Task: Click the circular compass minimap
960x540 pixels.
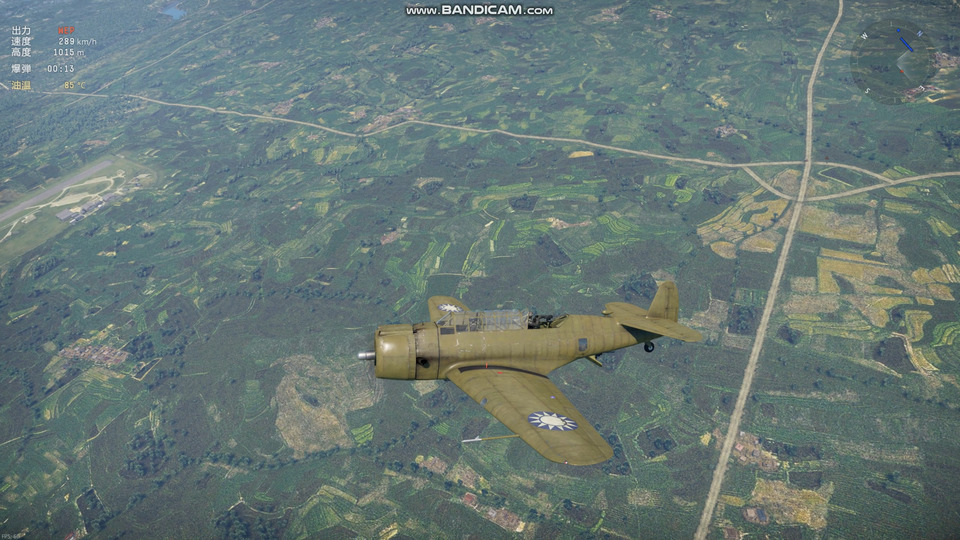Action: [894, 61]
